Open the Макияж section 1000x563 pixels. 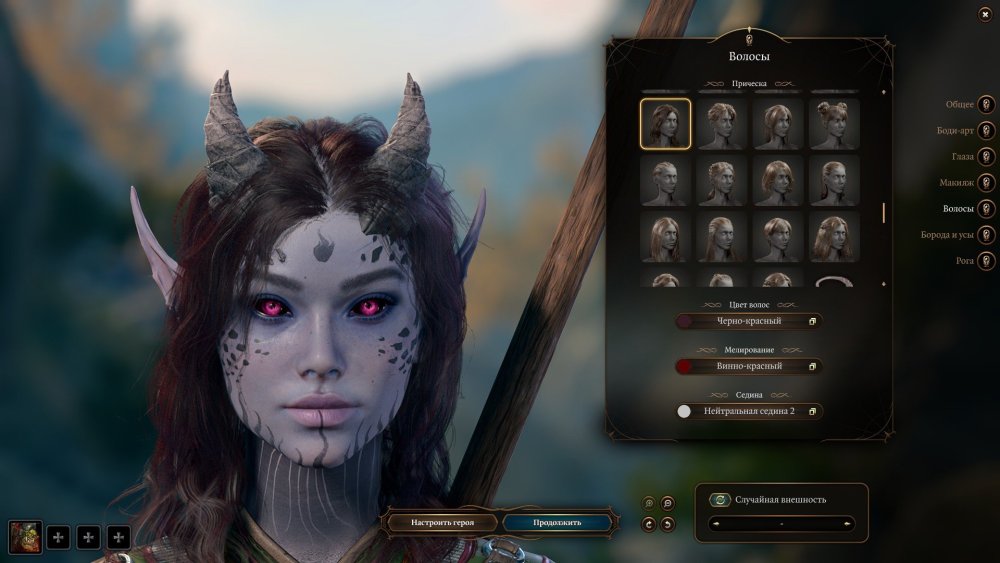(986, 183)
